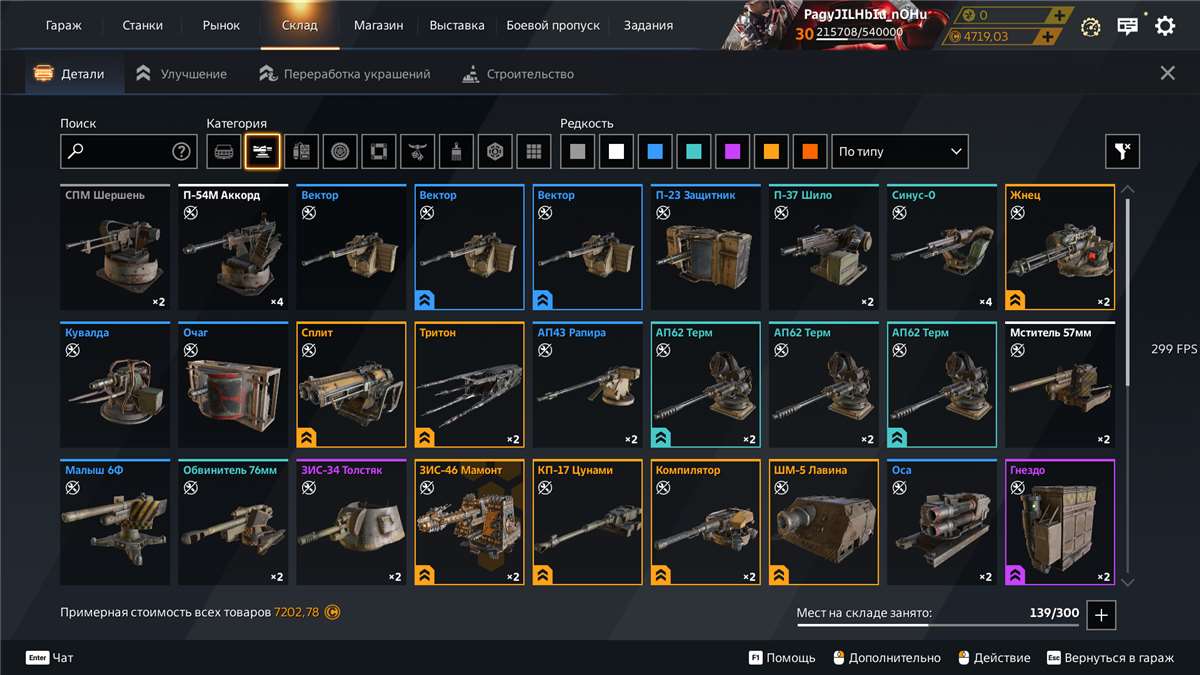Reset filters with the funnel button
The height and width of the screenshot is (675, 1200).
click(x=1122, y=152)
